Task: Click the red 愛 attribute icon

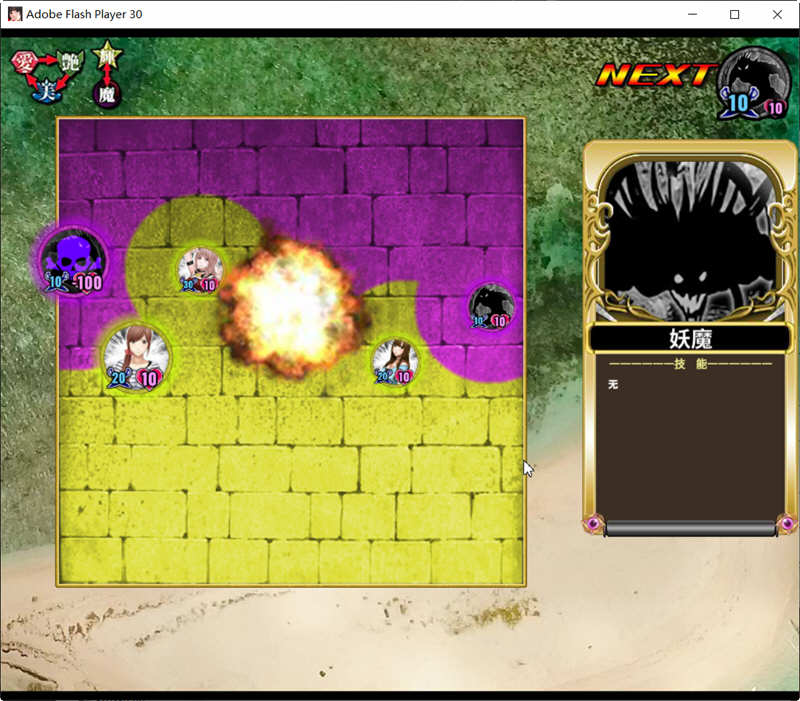Action: 24,63
